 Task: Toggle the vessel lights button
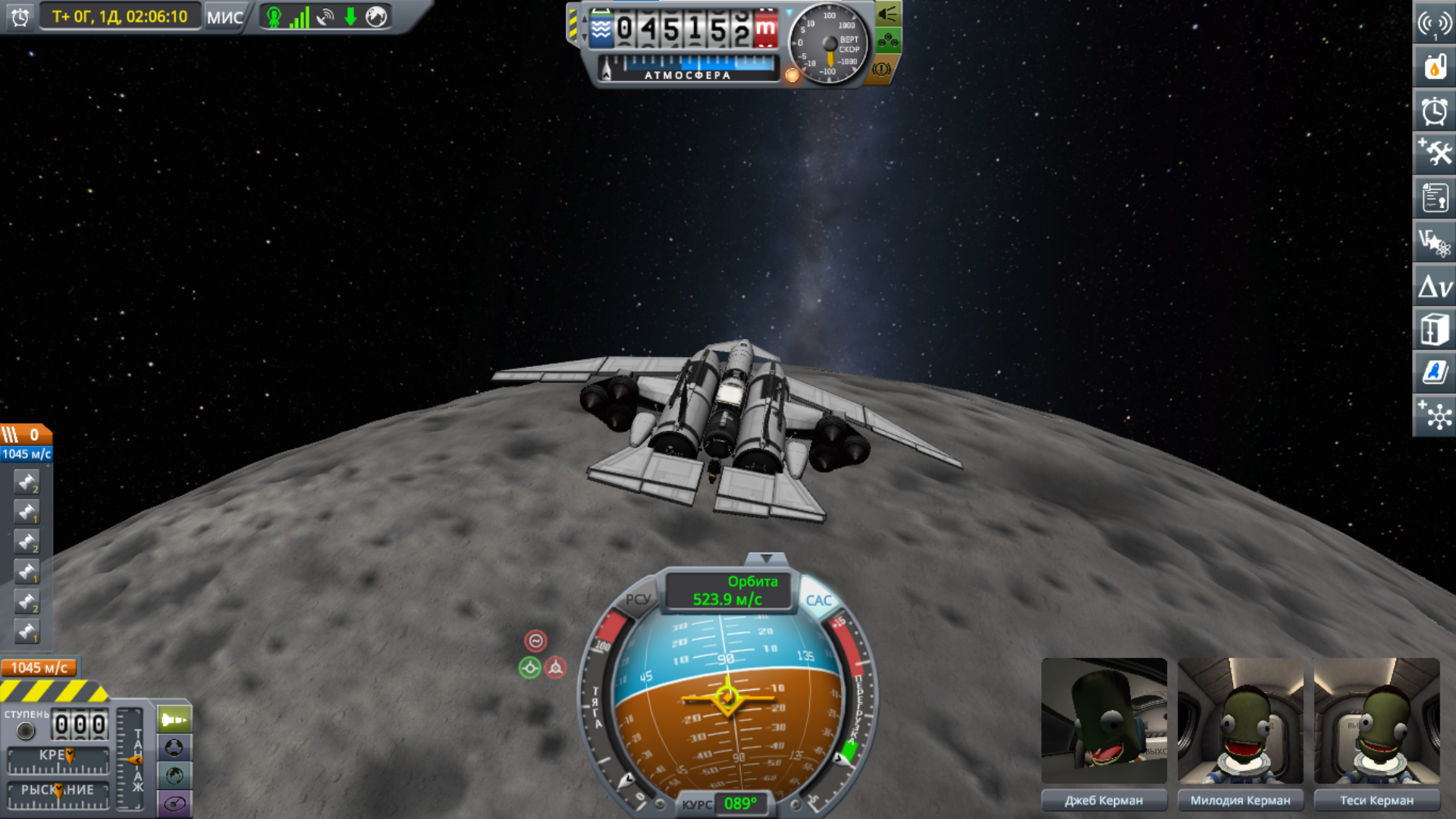[x=887, y=14]
